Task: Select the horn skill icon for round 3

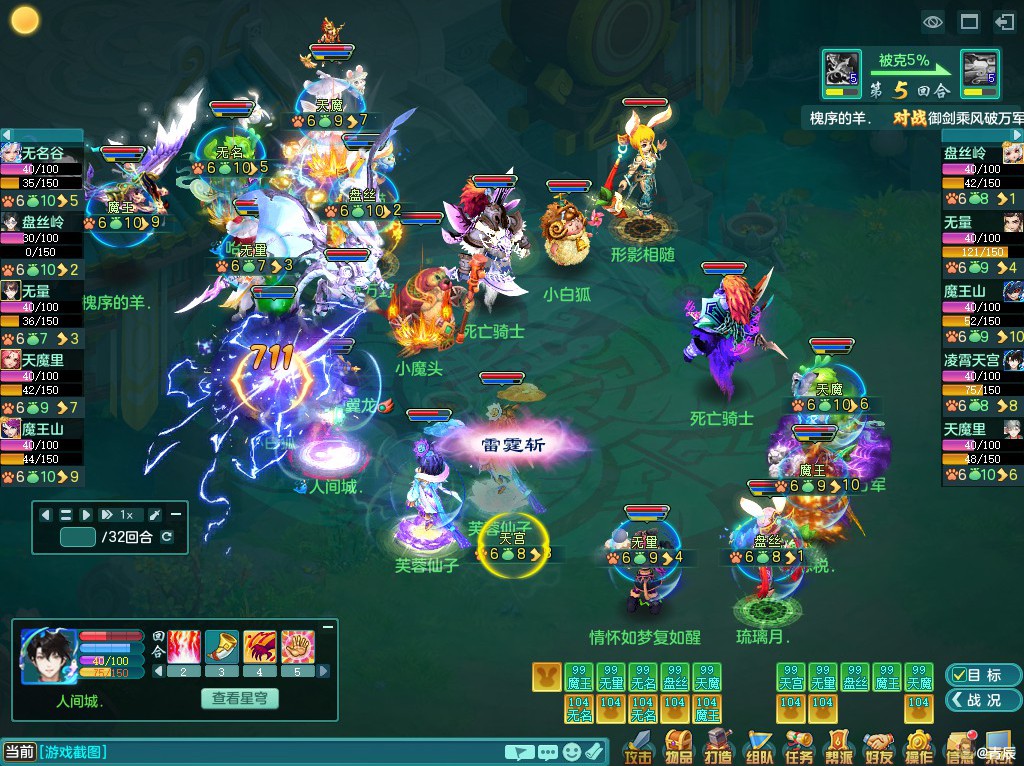Action: pyautogui.click(x=221, y=646)
